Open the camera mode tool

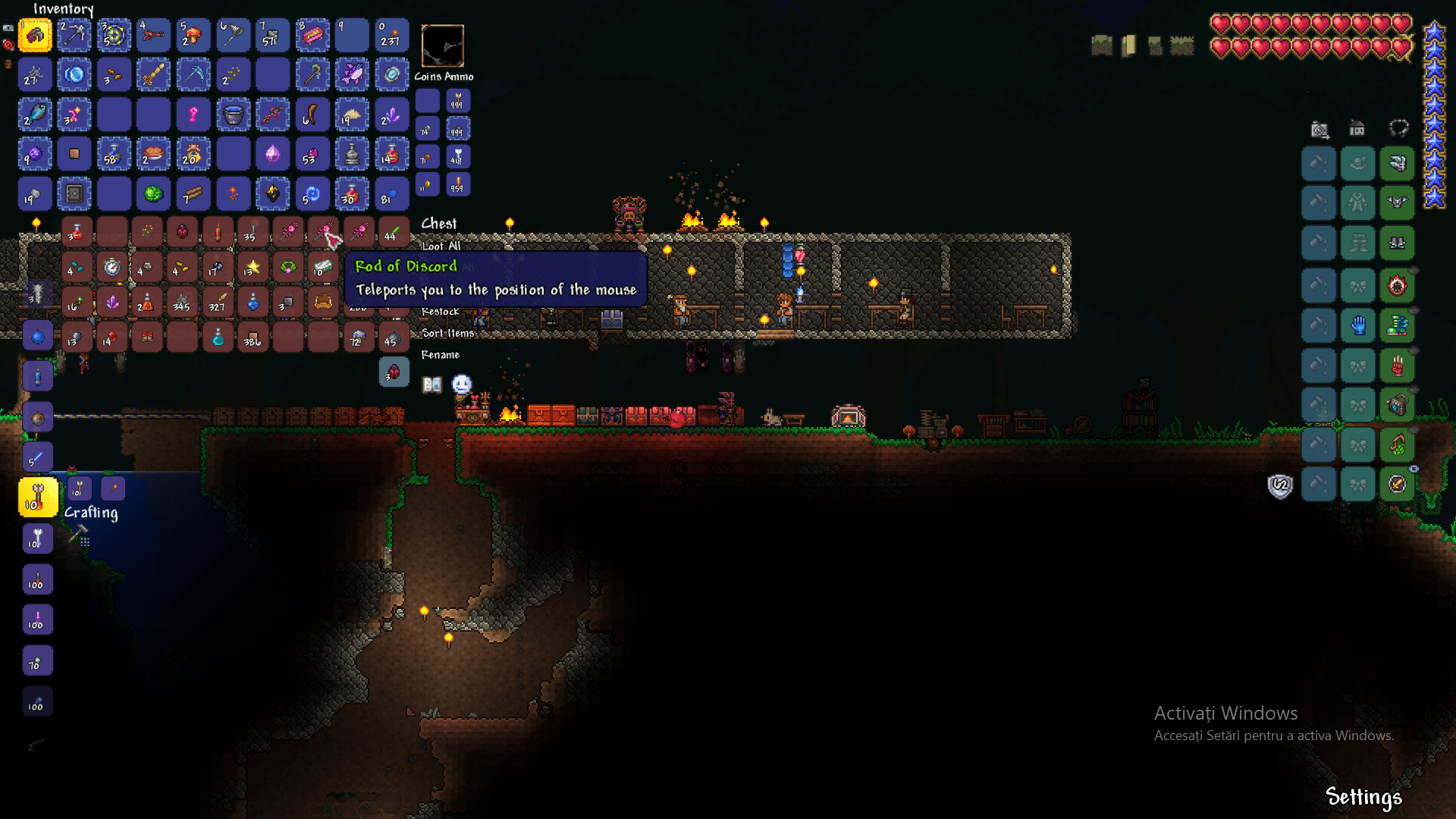1319,130
